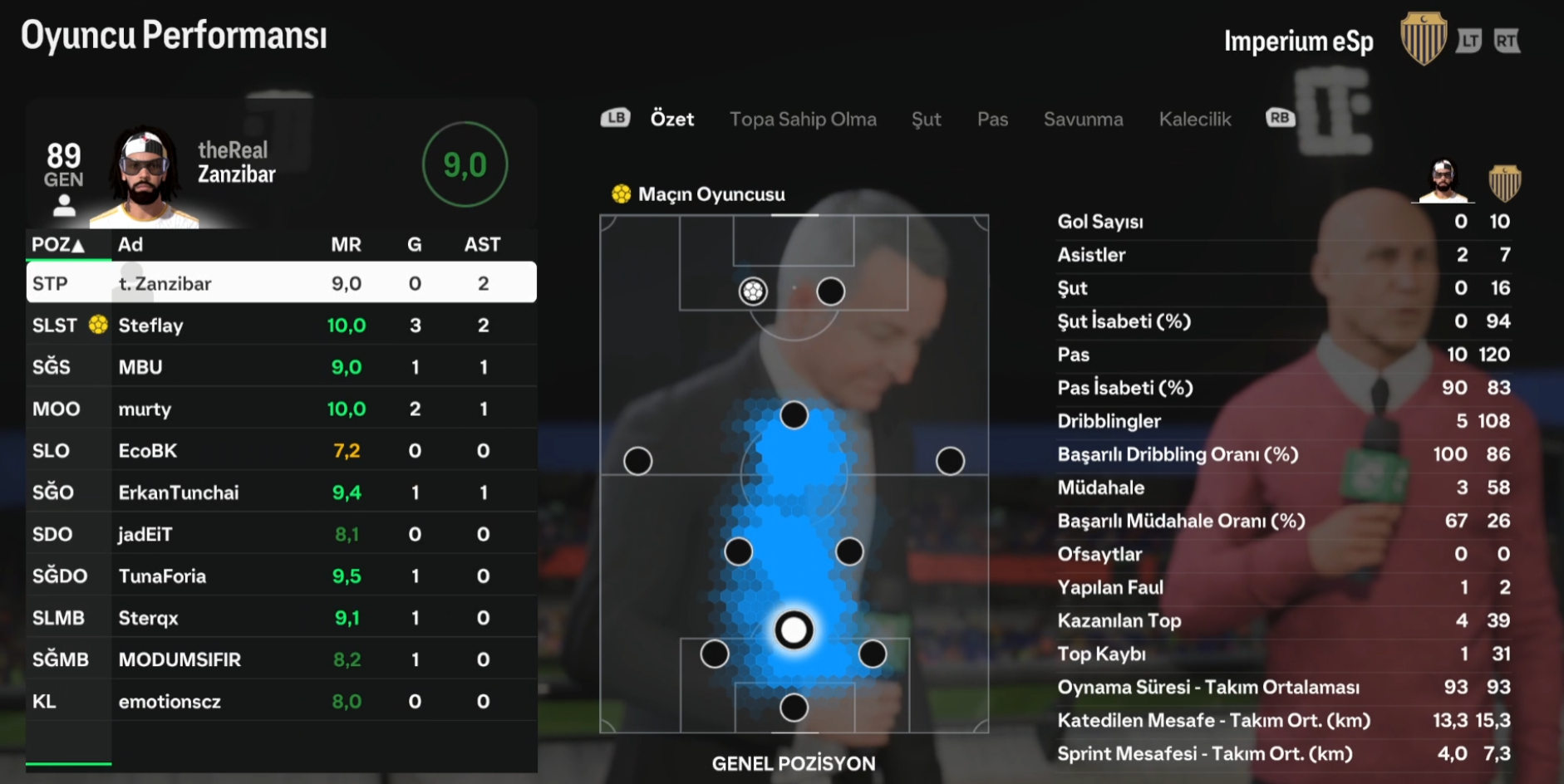Select the Pas tab
Viewport: 1564px width, 784px height.
click(x=992, y=120)
